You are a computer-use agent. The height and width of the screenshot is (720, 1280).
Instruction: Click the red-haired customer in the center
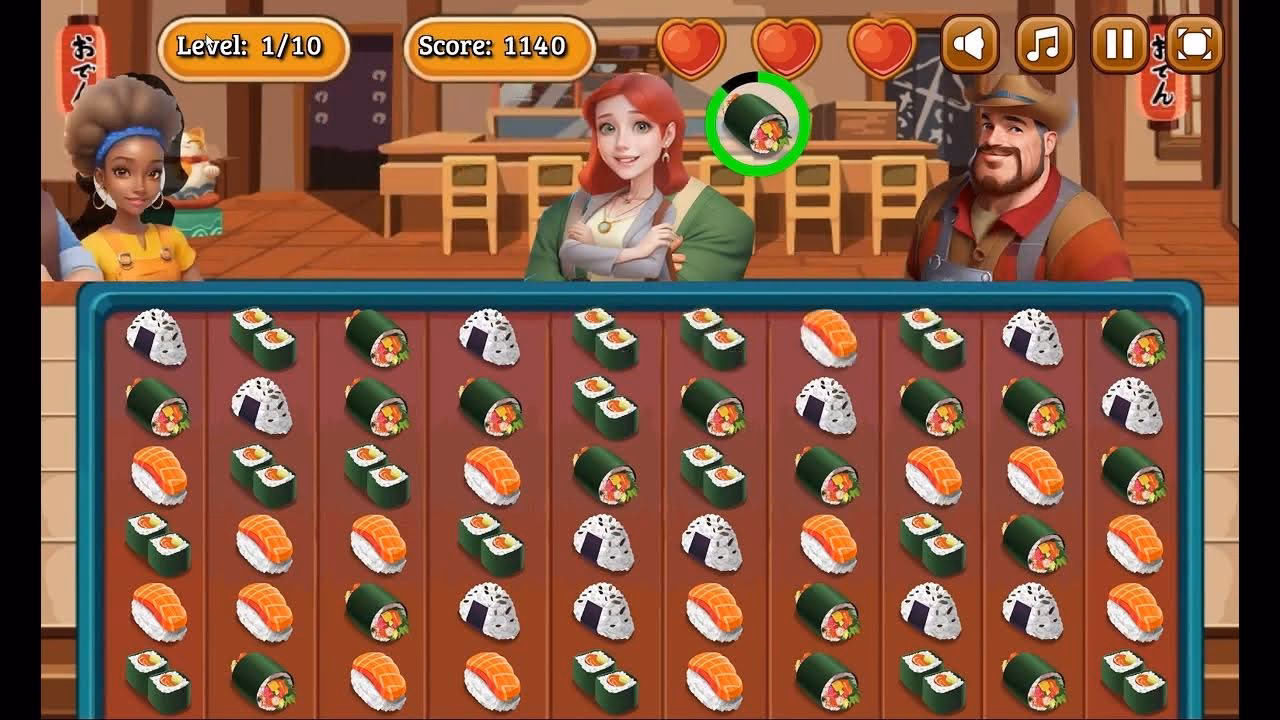625,180
